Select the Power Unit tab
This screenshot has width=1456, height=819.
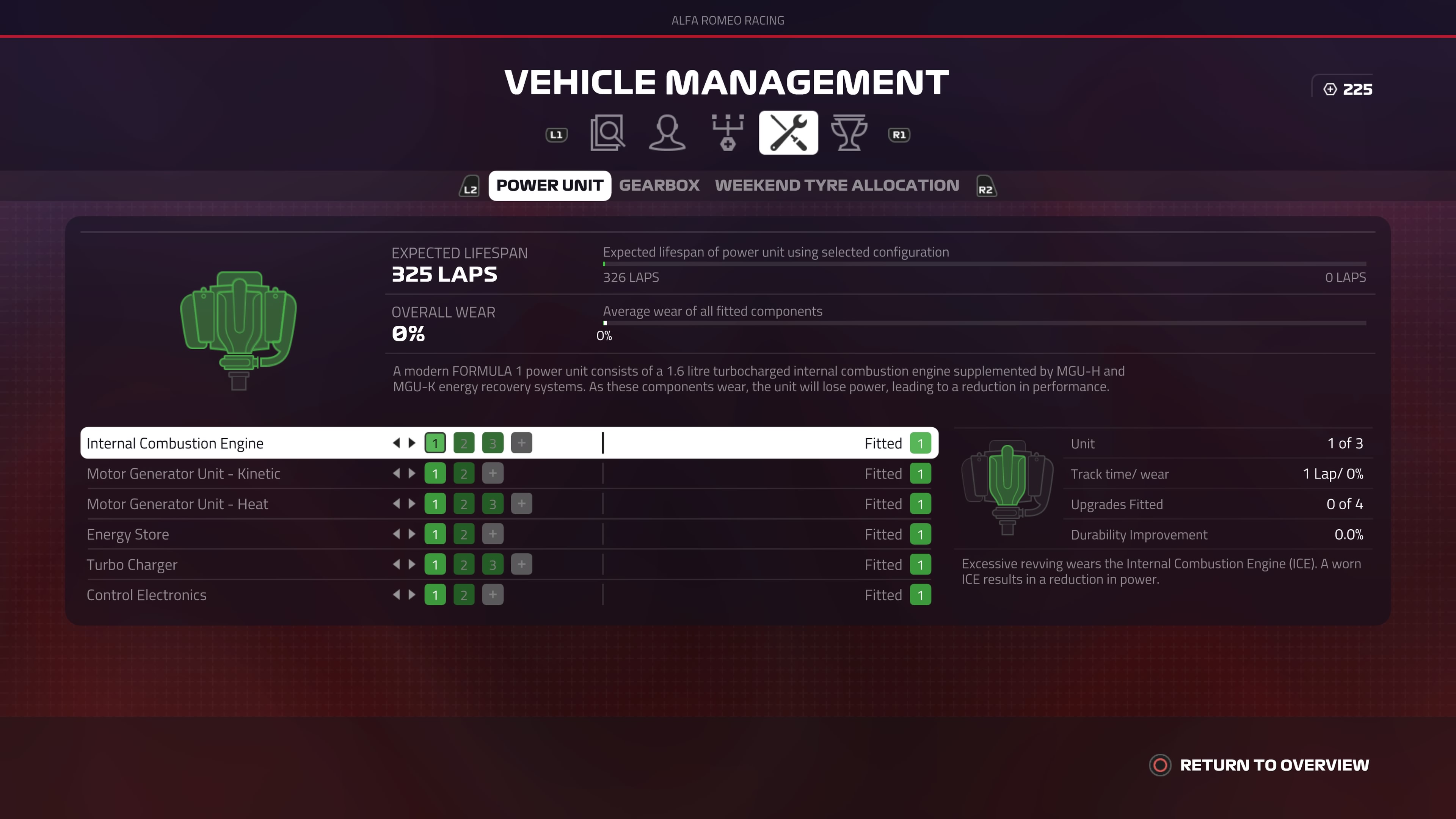549,185
